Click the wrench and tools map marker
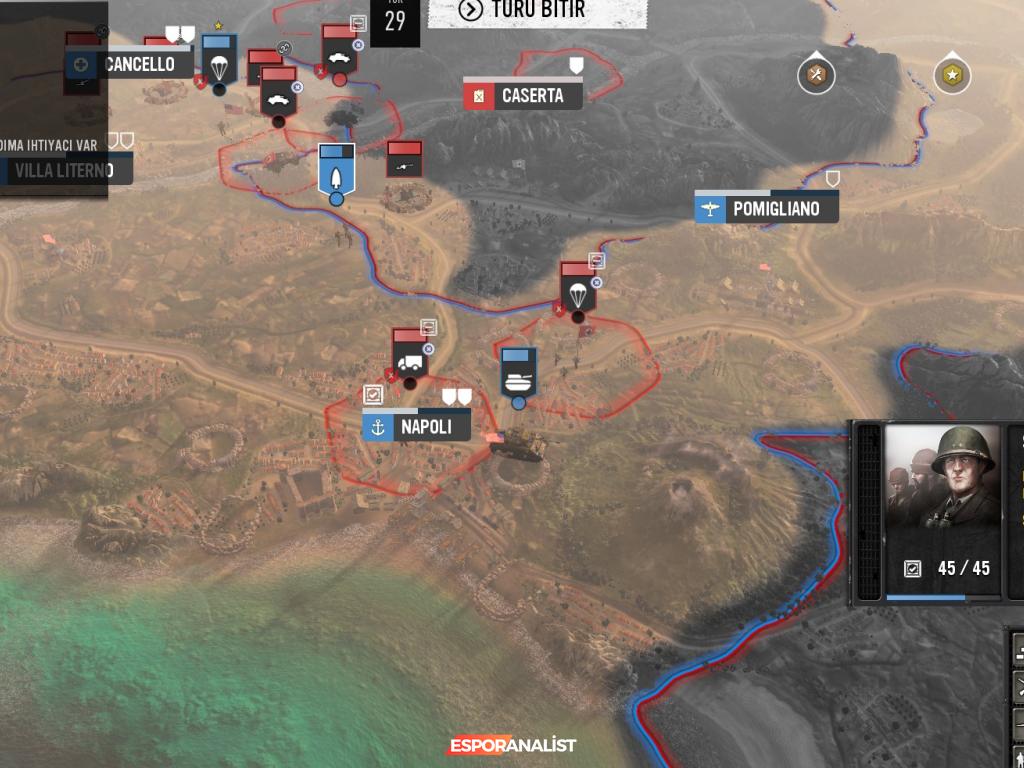This screenshot has height=768, width=1024. (816, 74)
